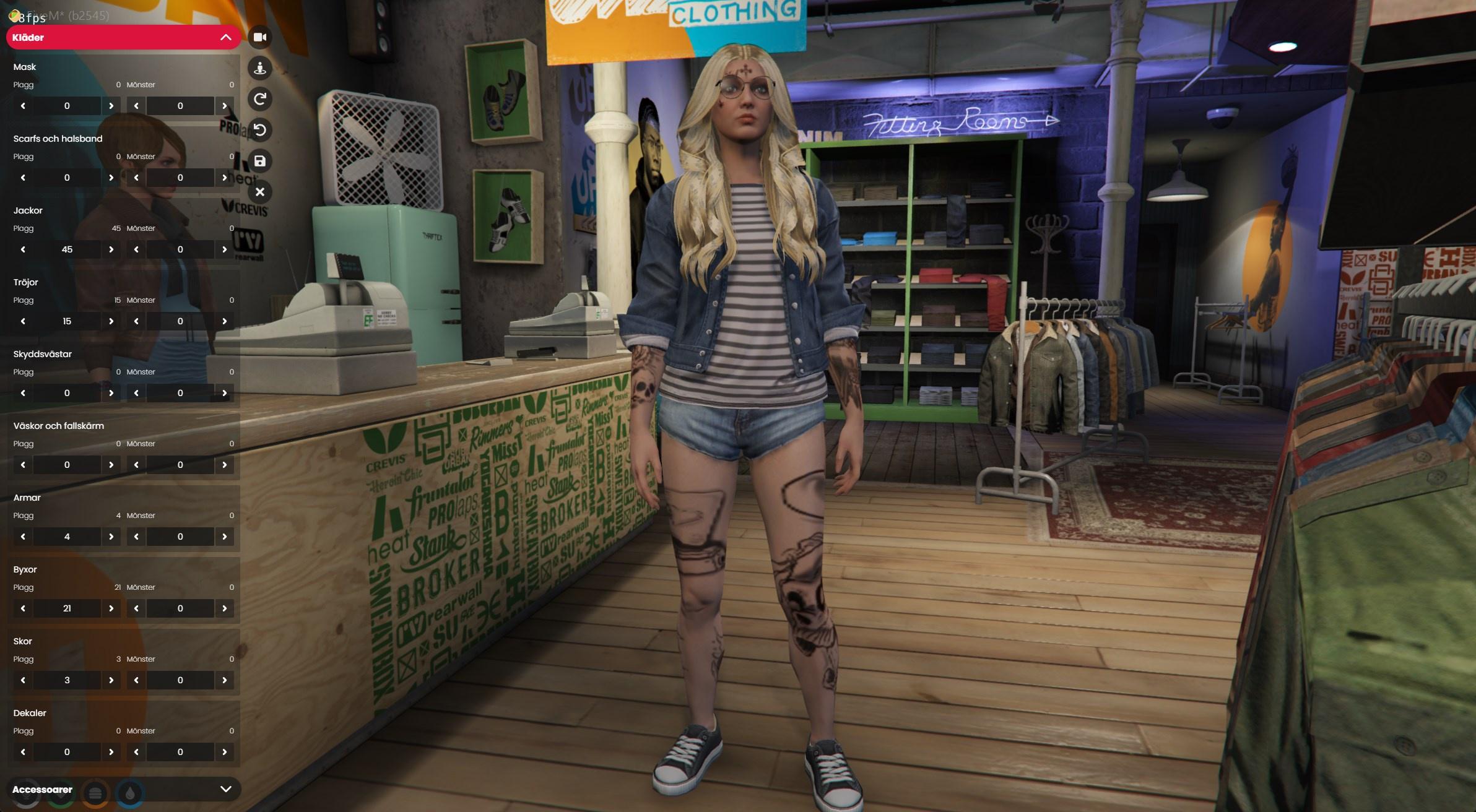
Task: Collapse the Kläder section header
Action: [225, 38]
